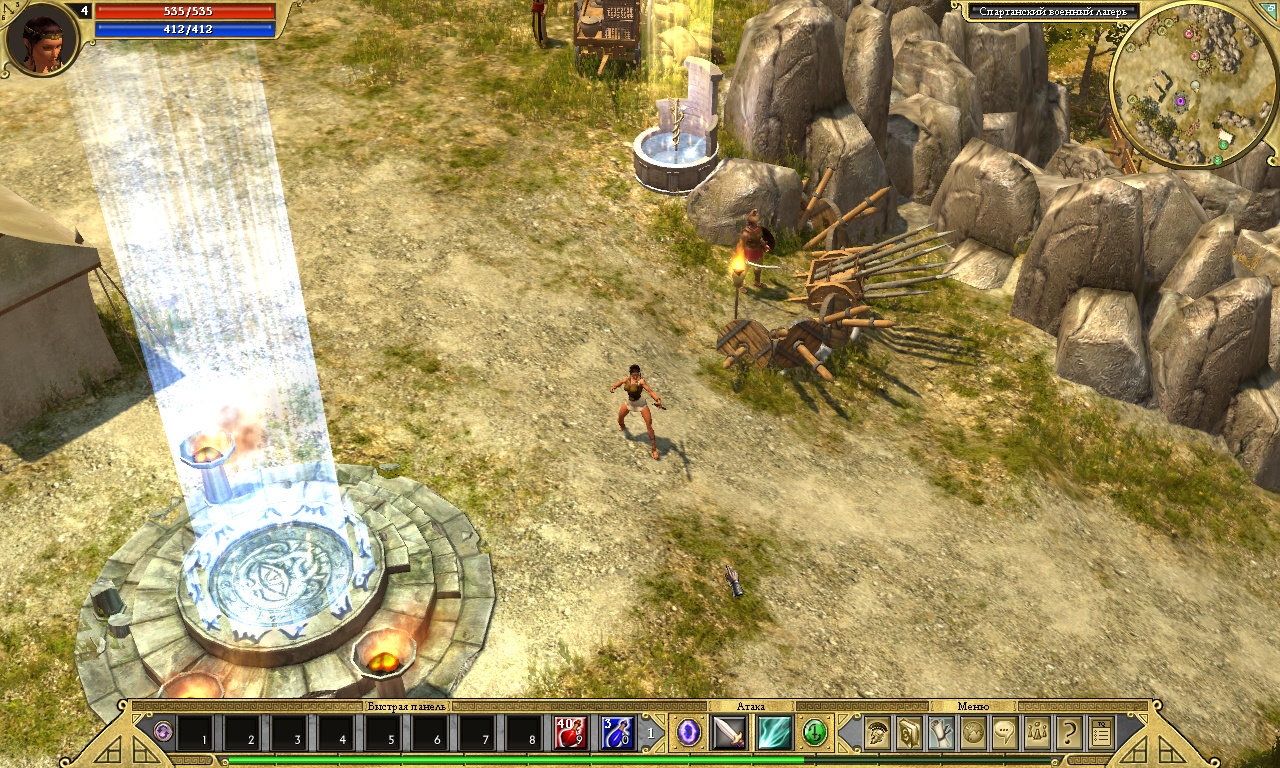Show the world map globe icon
This screenshot has width=1280, height=768.
tap(973, 733)
